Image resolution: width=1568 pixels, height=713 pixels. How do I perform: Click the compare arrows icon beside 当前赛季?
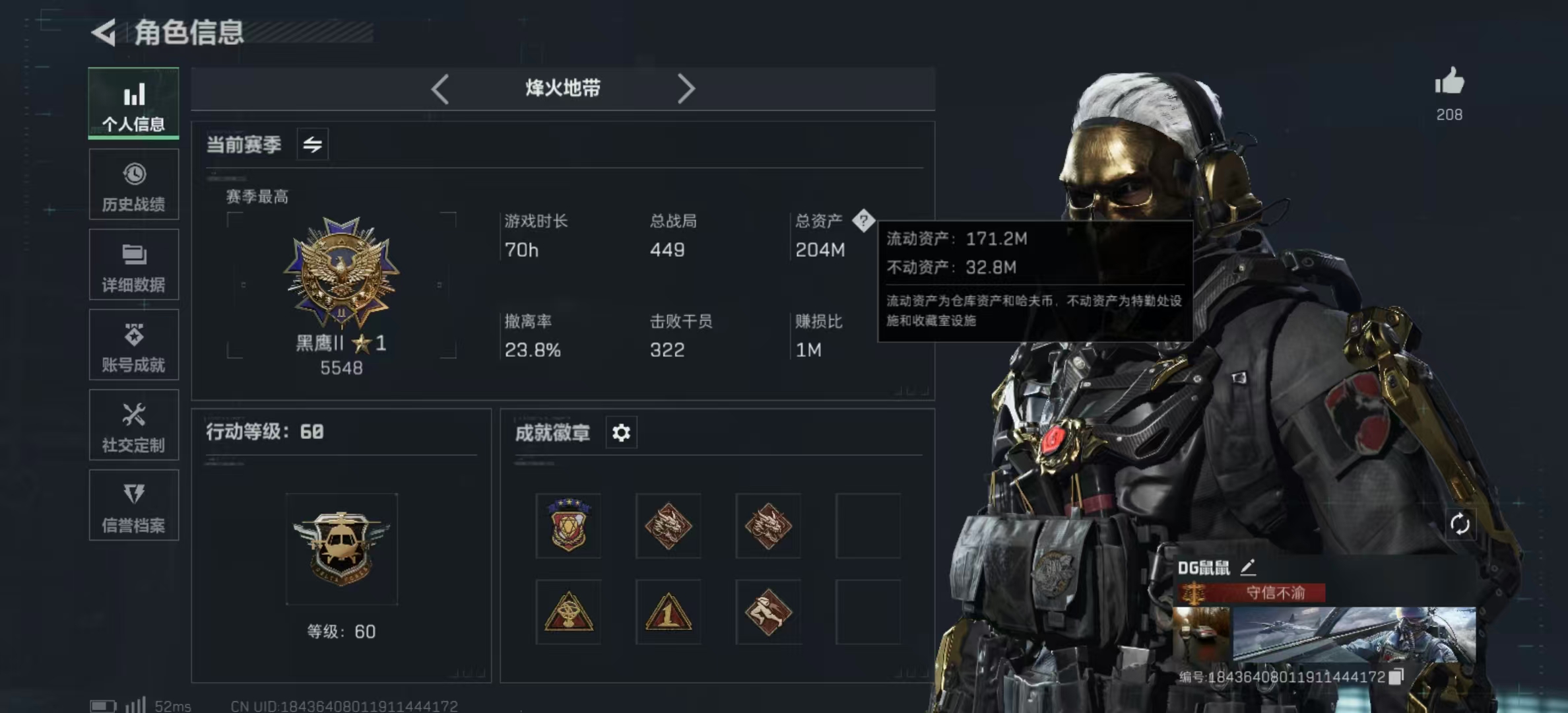tap(311, 144)
